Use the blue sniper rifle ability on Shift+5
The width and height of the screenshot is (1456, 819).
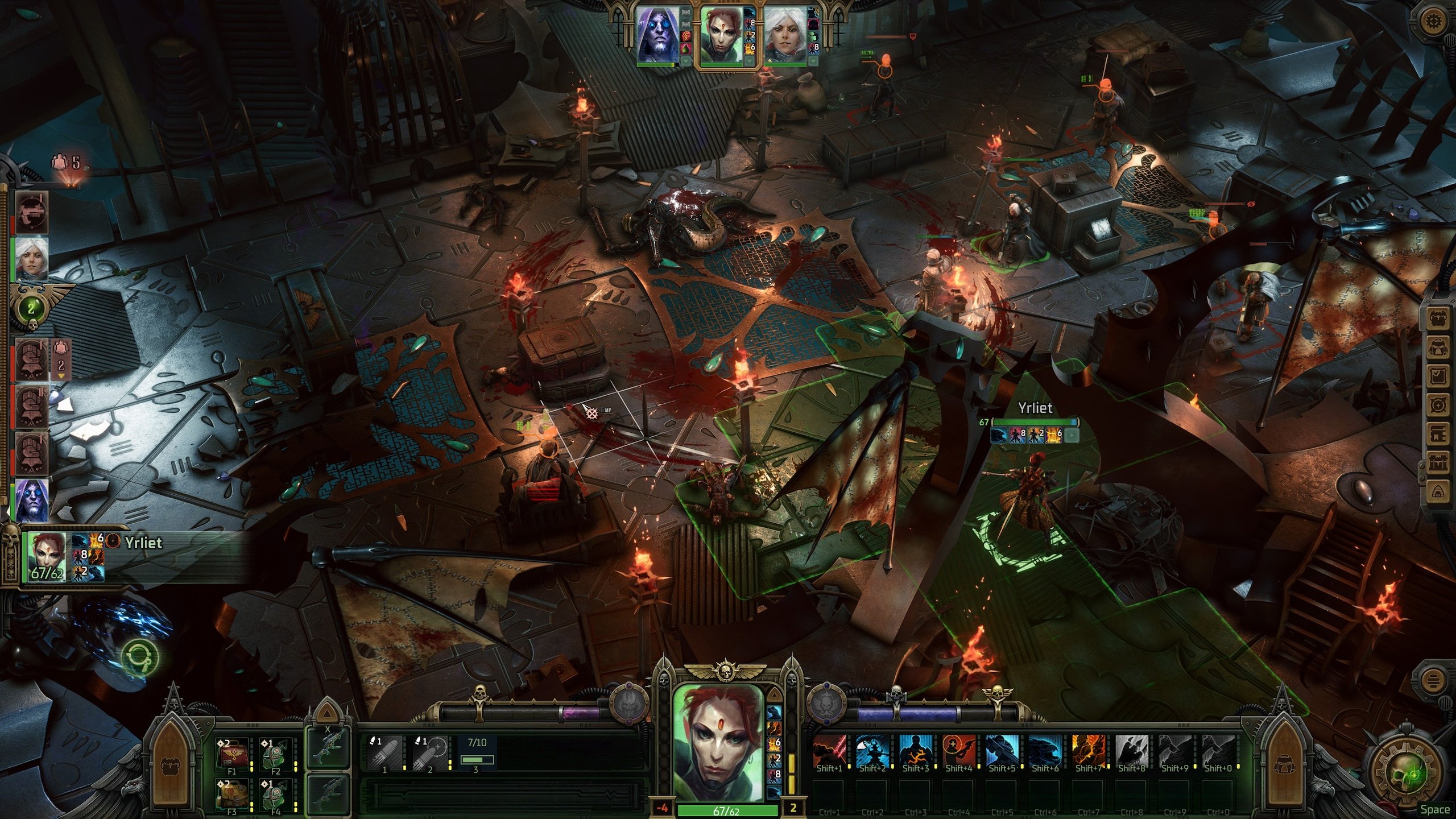point(1002,752)
